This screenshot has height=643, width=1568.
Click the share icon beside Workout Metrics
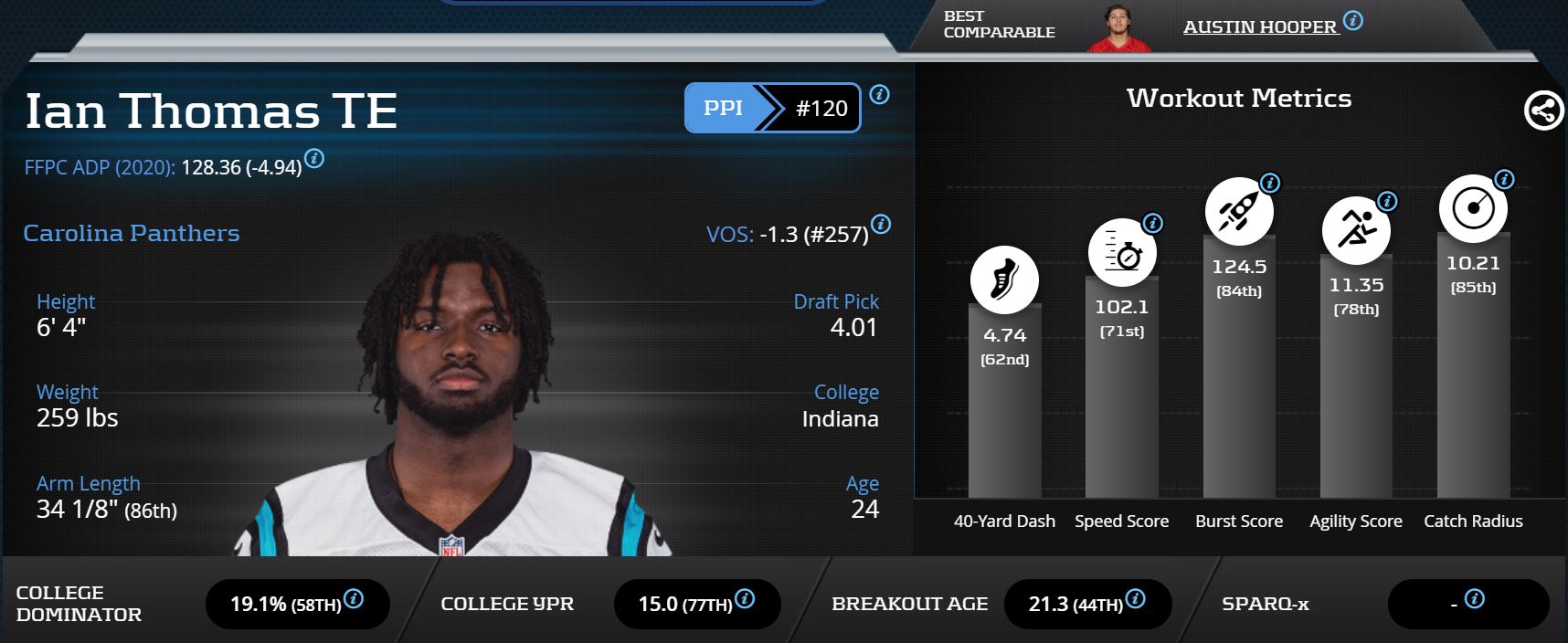[1543, 111]
